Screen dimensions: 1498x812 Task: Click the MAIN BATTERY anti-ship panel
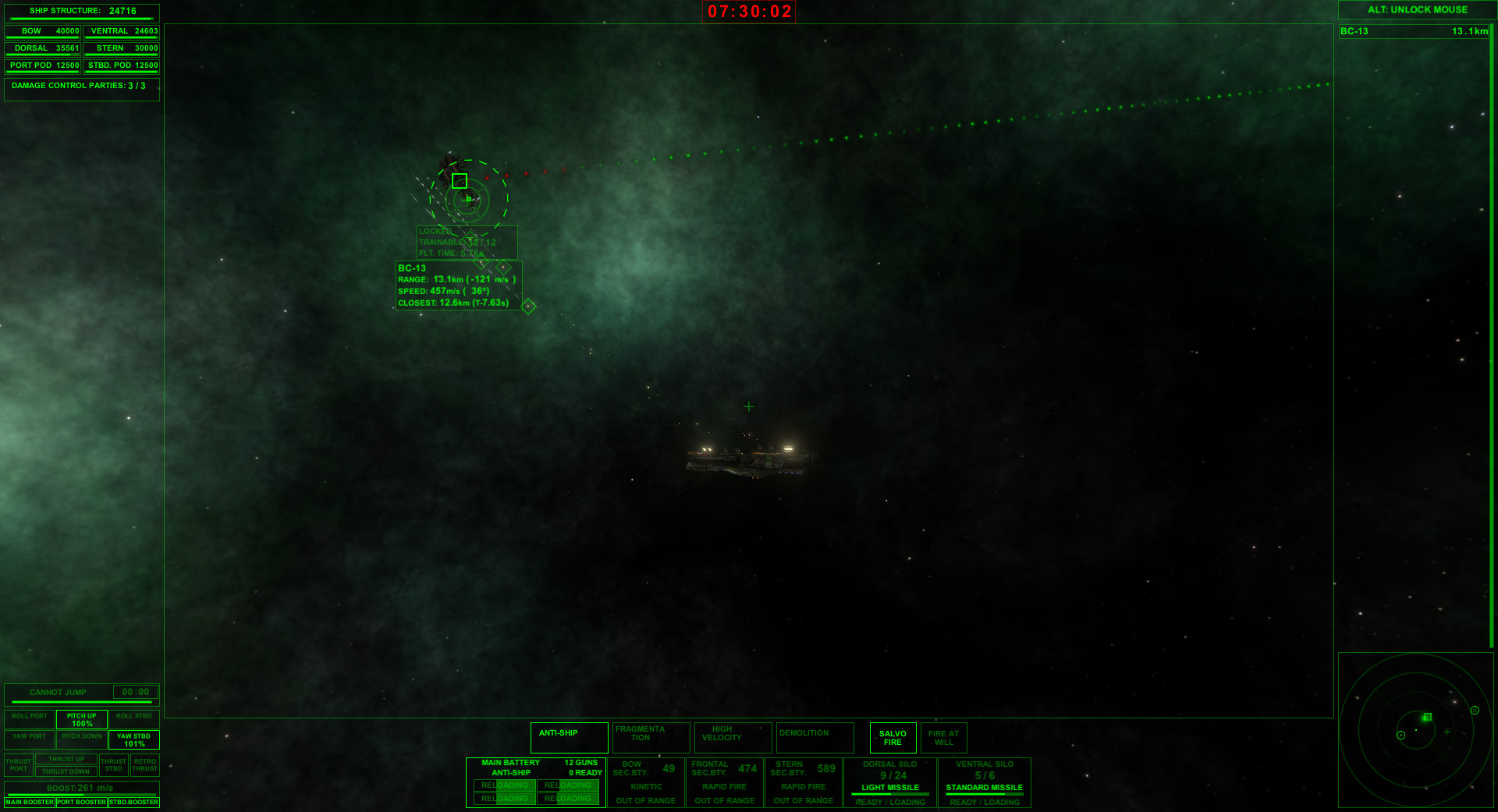536,780
